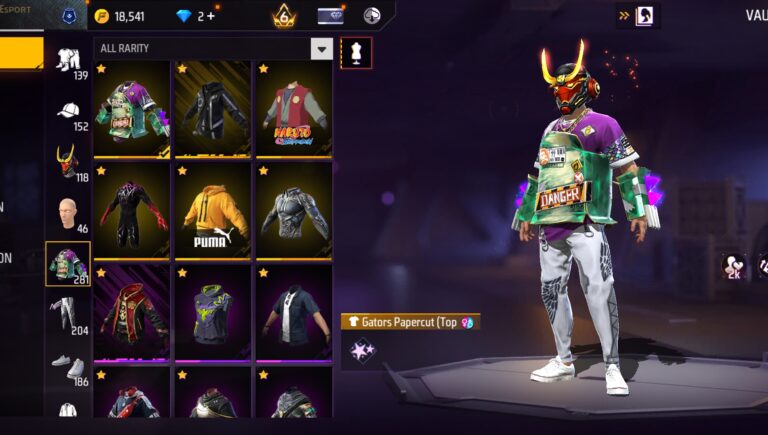The image size is (768, 435).
Task: Select the Naruto Shippuden red vest
Action: [x=293, y=110]
